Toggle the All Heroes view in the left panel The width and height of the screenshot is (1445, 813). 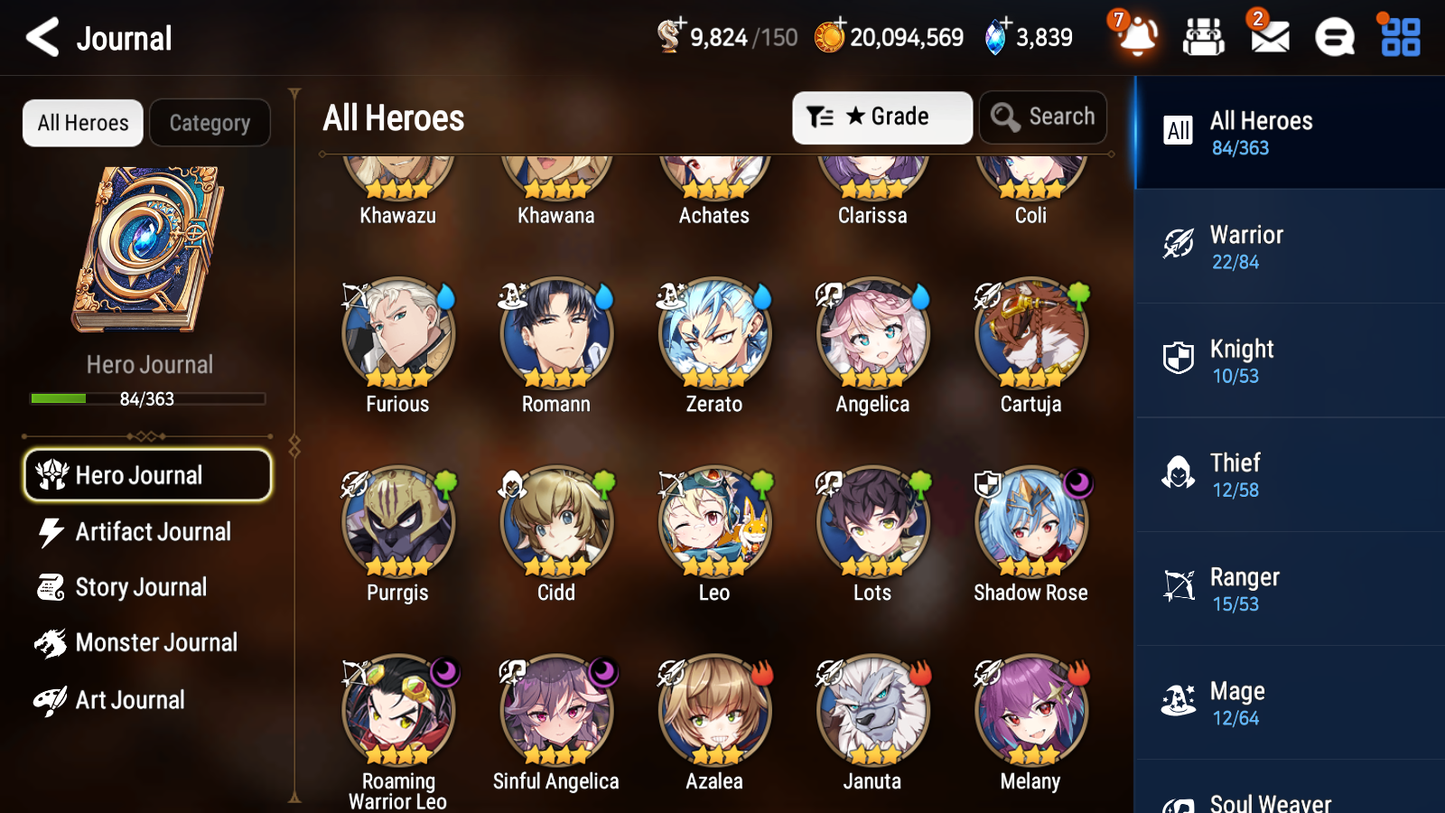(82, 122)
